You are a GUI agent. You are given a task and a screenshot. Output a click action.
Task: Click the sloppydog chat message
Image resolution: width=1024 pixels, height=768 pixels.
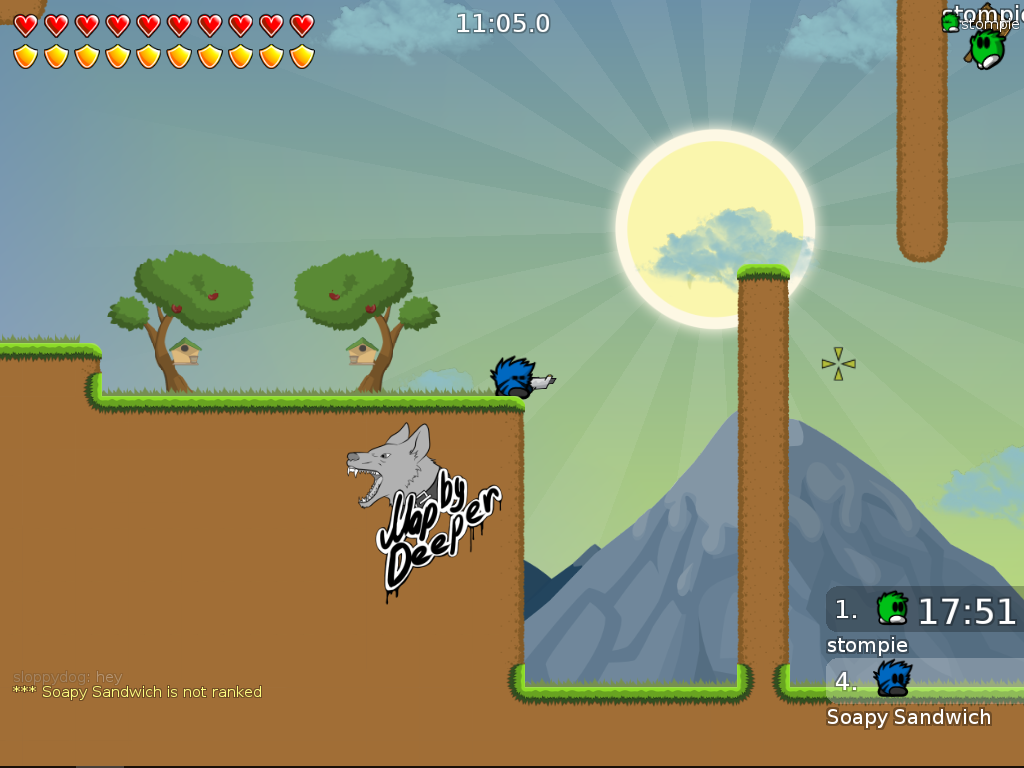[x=67, y=677]
